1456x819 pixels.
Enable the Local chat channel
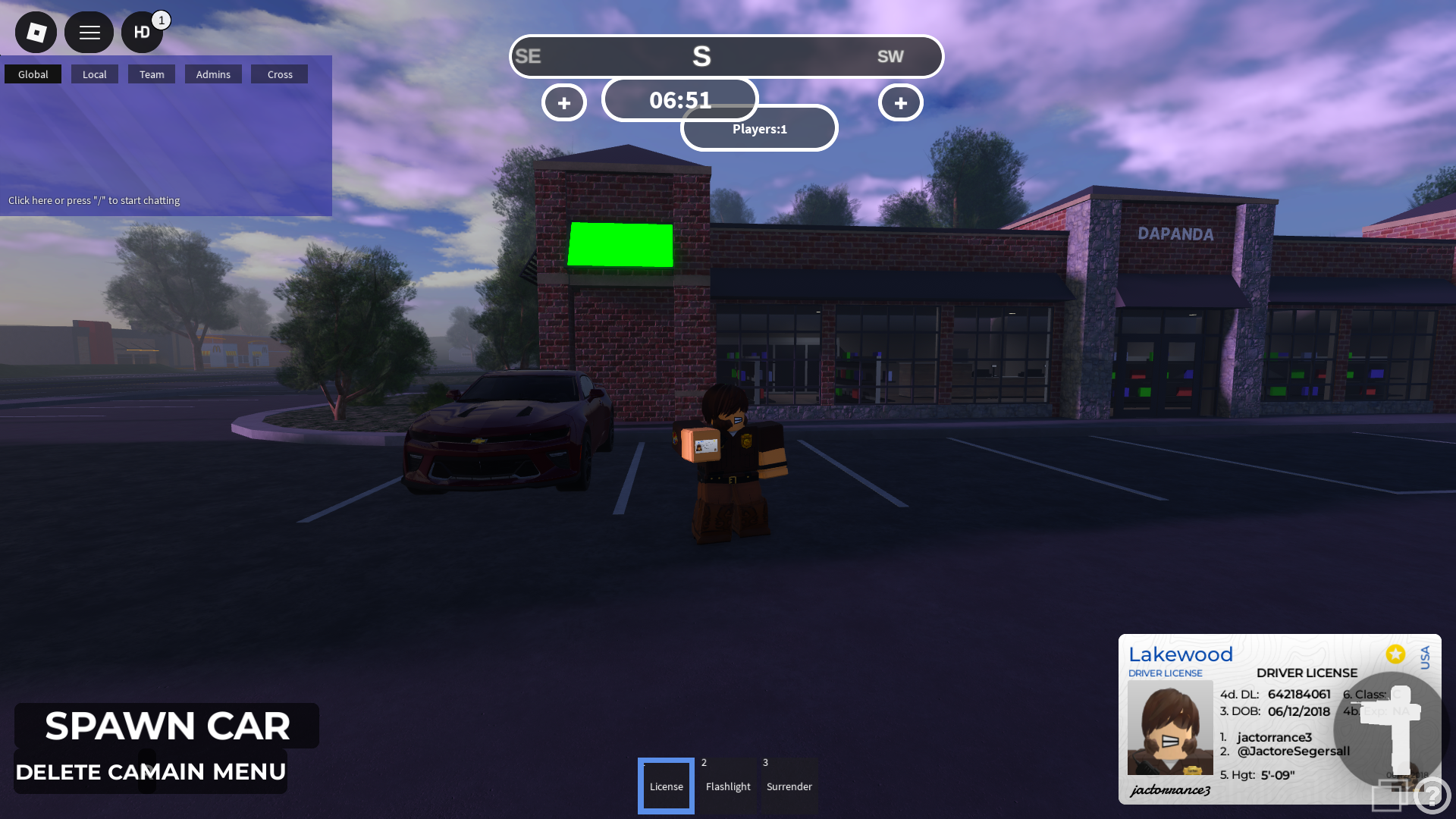[94, 74]
